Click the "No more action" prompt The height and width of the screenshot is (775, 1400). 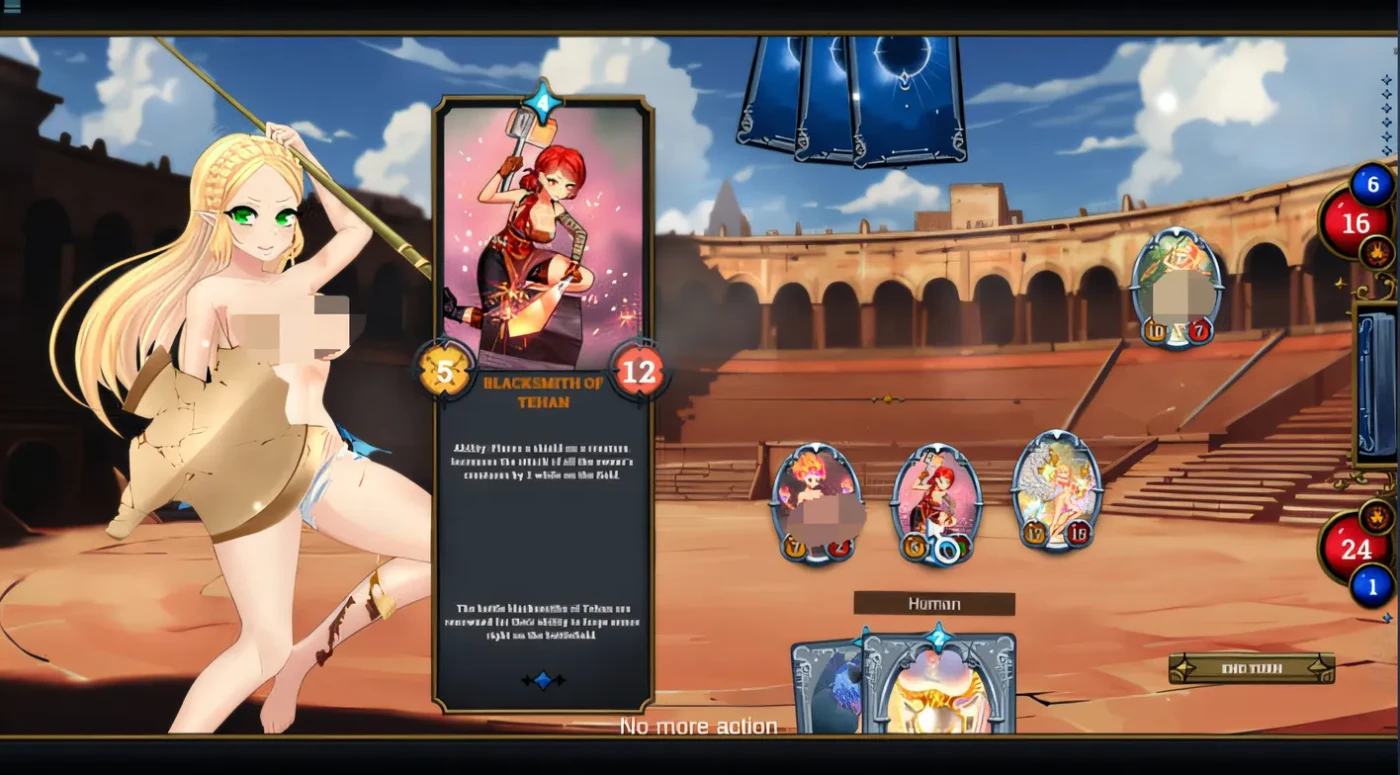[700, 725]
